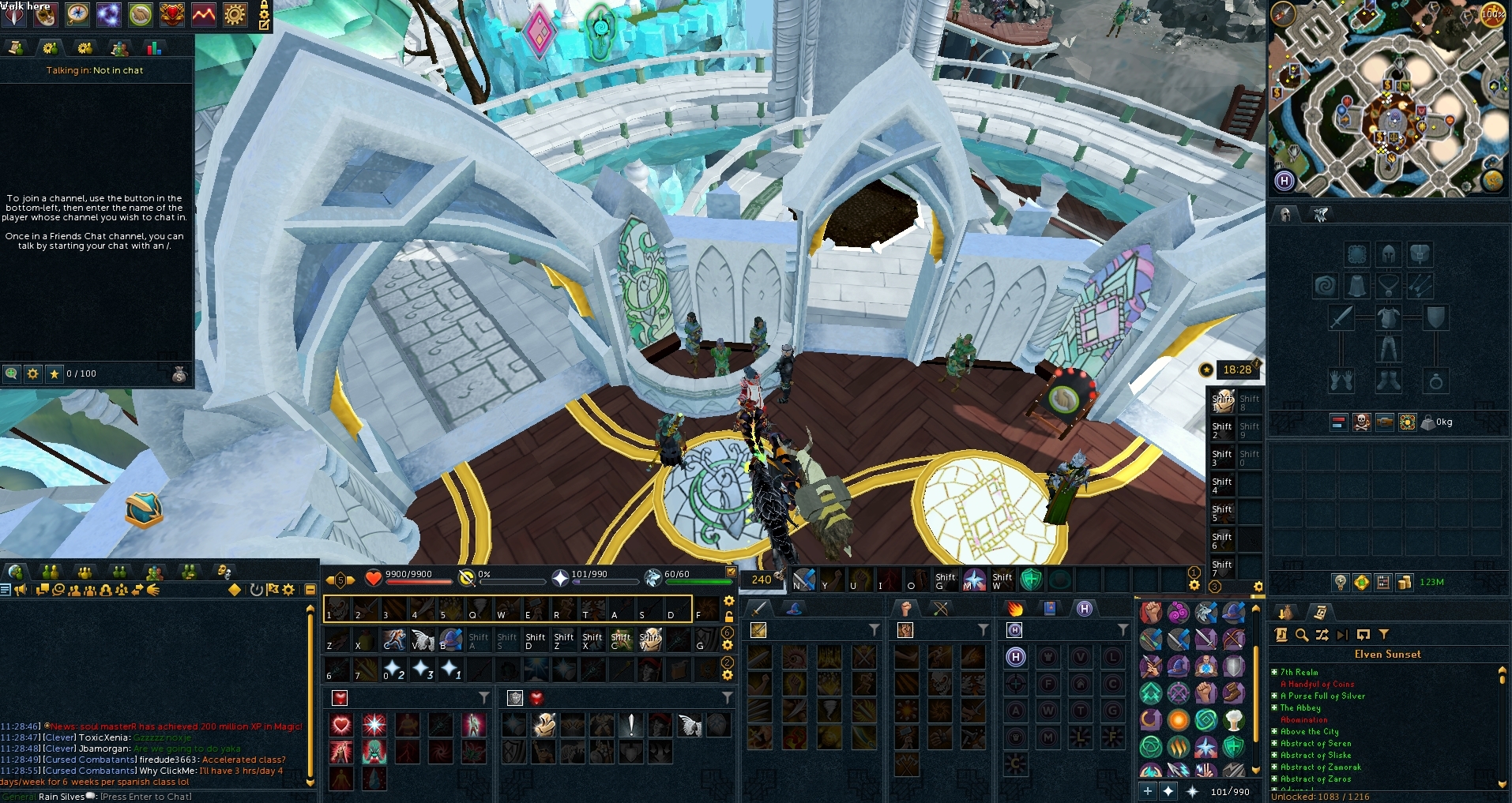
Task: Open the Customisation mask icon
Action: coord(45,14)
